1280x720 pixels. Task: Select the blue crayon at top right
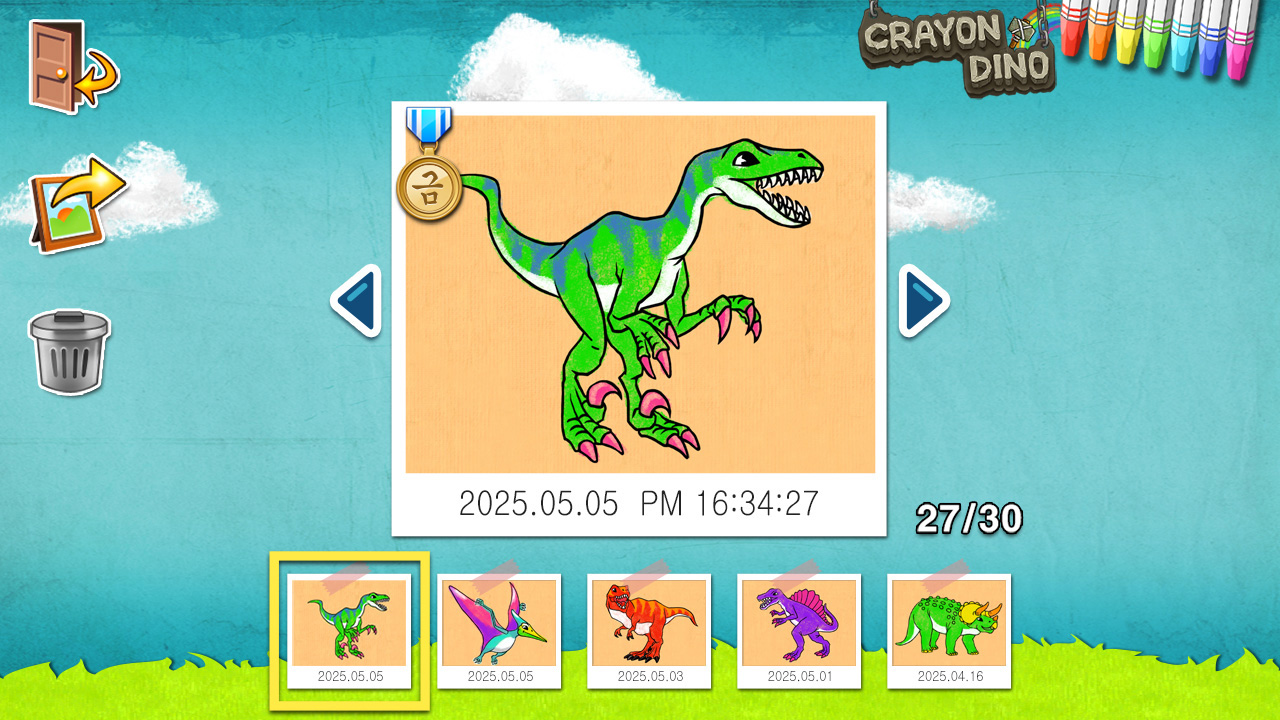pyautogui.click(x=1208, y=48)
